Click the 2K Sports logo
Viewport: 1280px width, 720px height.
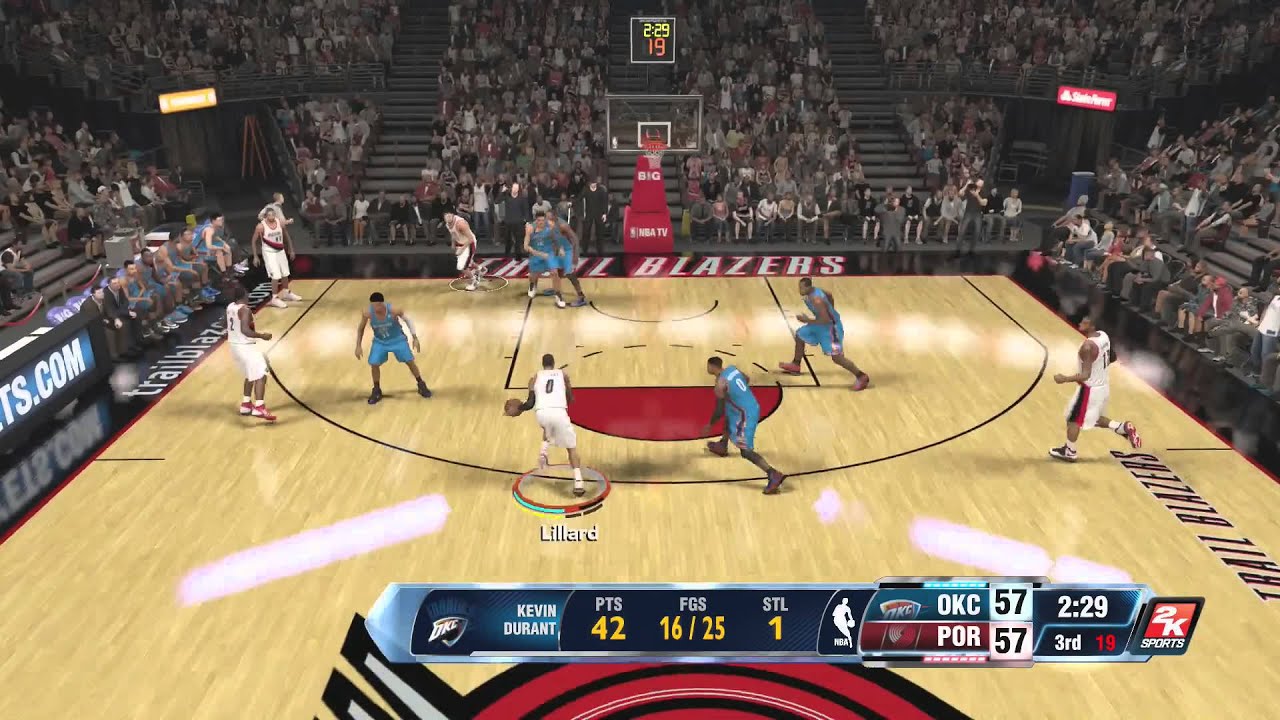click(1166, 626)
